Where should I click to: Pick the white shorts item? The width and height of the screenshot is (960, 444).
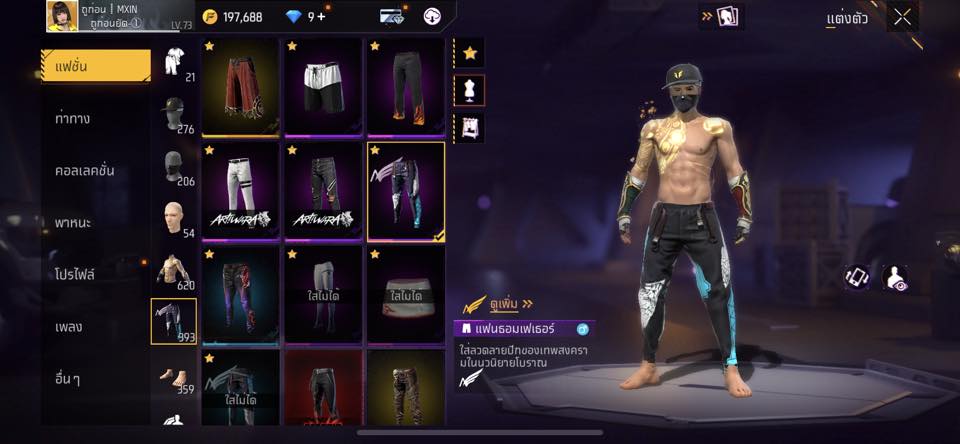tap(323, 87)
